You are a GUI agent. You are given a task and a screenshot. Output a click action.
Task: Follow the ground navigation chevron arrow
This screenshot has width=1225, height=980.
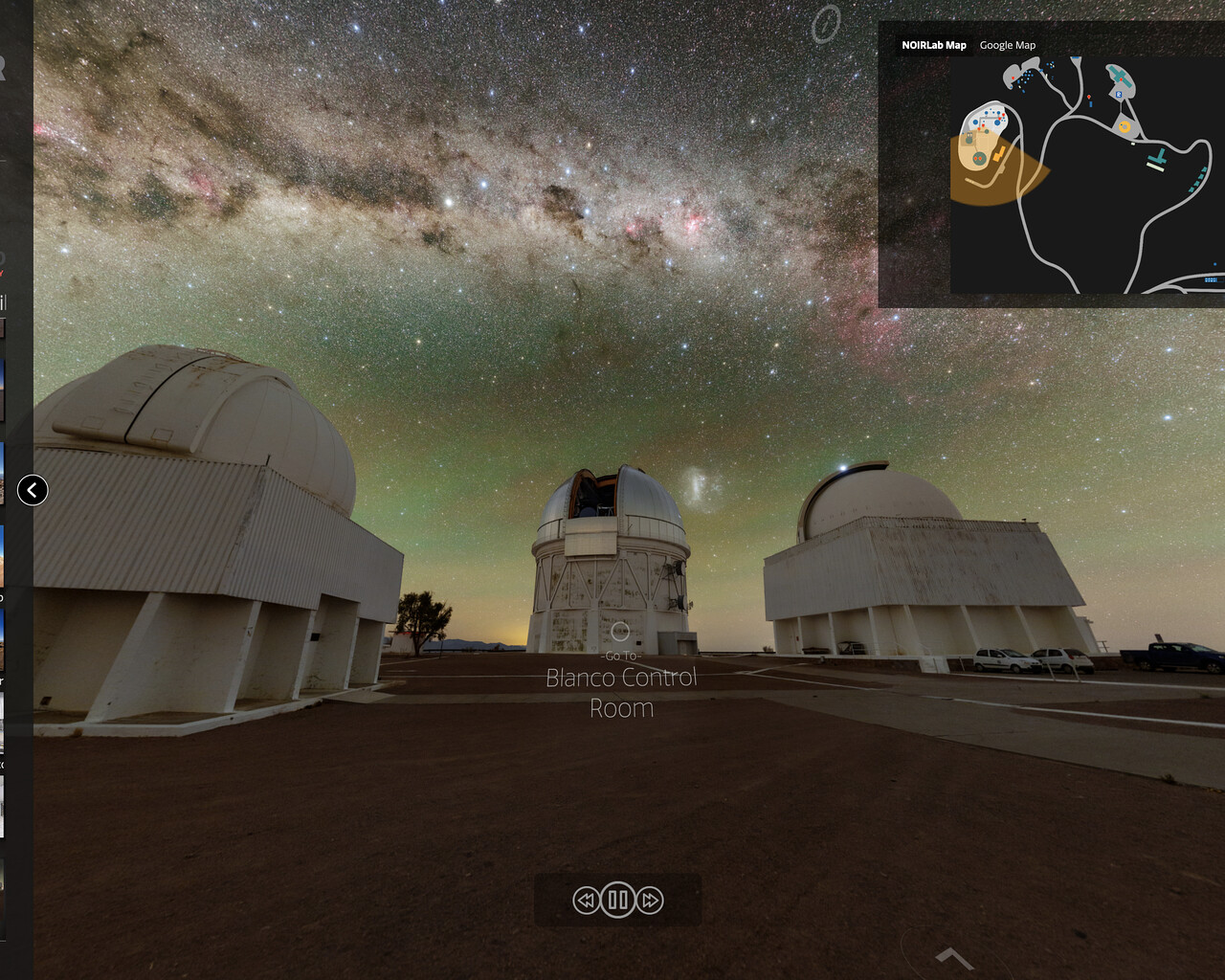(x=953, y=956)
